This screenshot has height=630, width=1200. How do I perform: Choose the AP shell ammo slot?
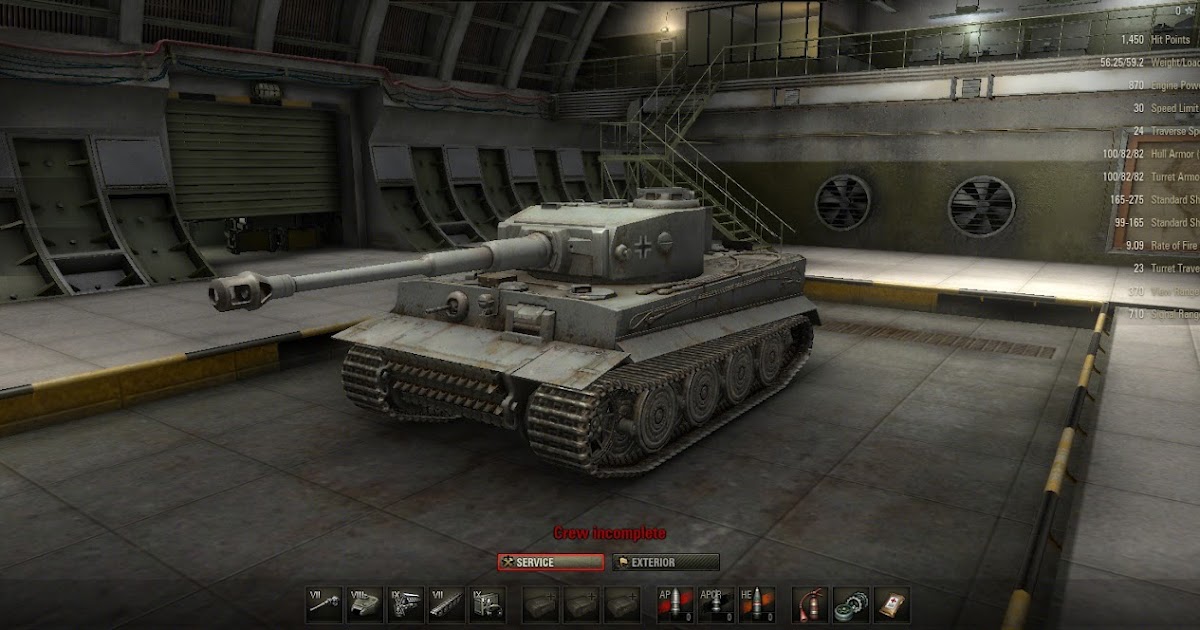674,604
